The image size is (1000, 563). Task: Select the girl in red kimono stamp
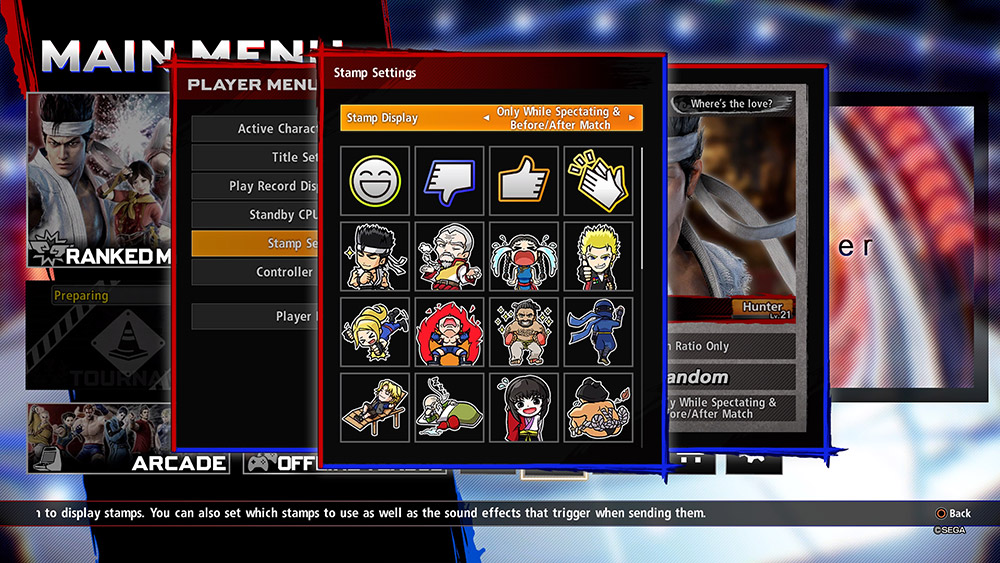[523, 405]
